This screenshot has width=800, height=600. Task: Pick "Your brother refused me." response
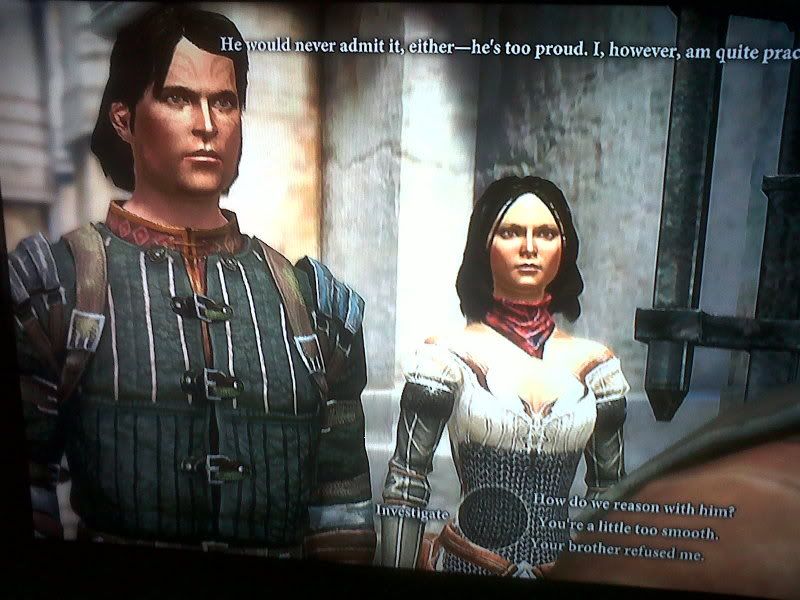617,550
